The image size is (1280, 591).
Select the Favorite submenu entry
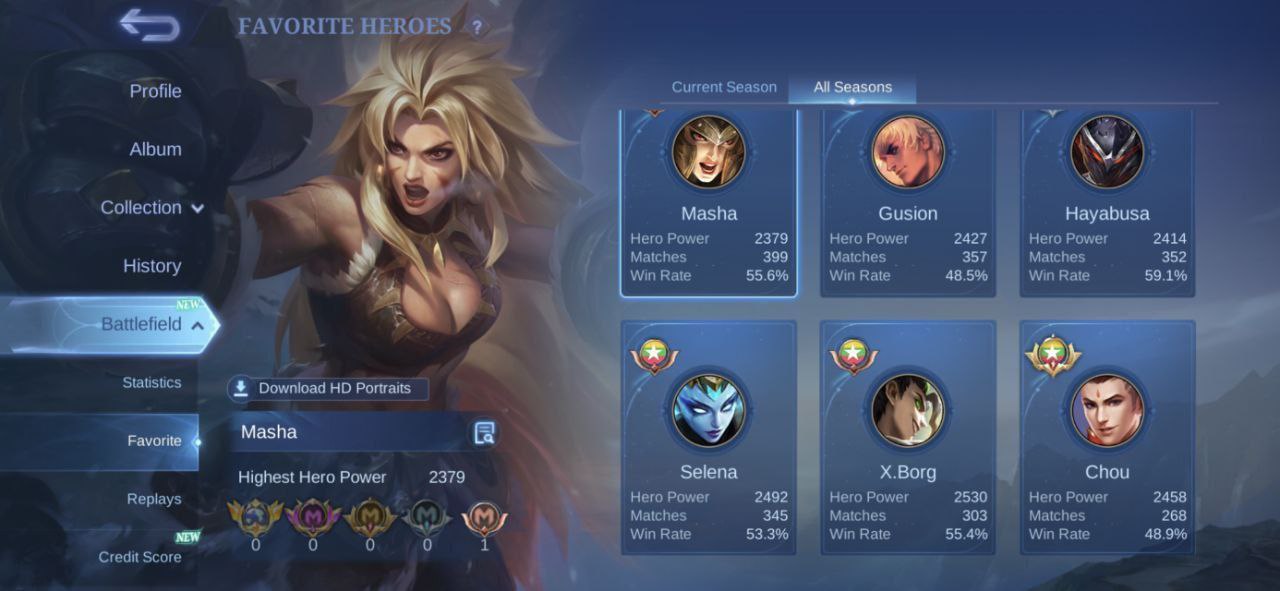(x=154, y=441)
